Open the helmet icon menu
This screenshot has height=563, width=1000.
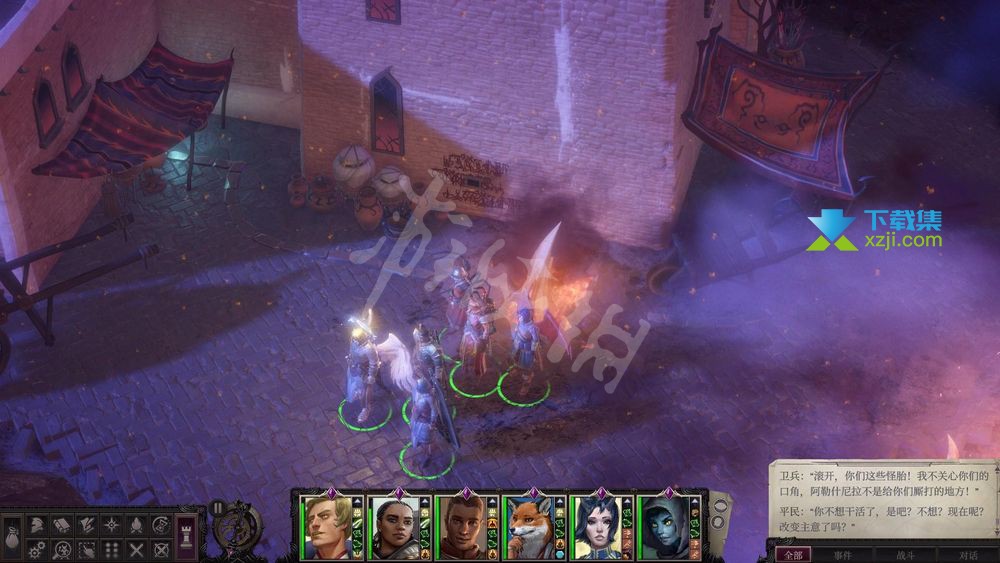click(x=36, y=524)
